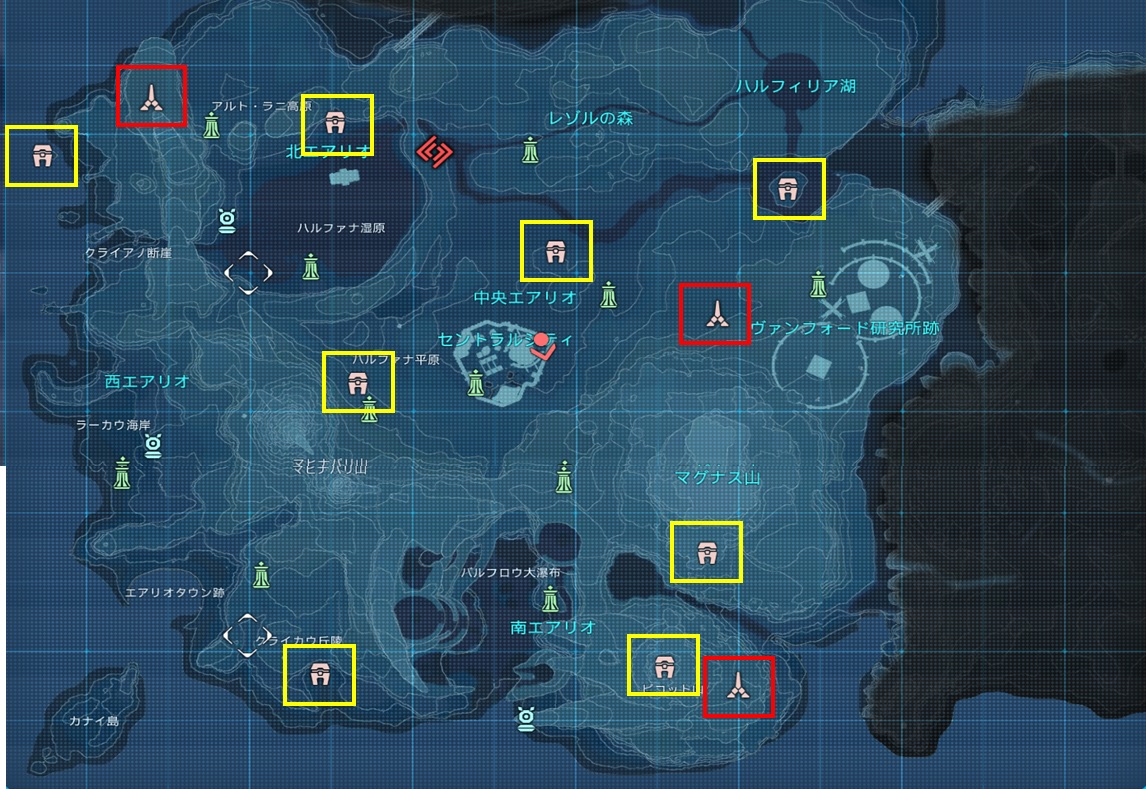Choose the cocoon marker above 中央エアリオ
This screenshot has width=1146, height=789.
pyautogui.click(x=556, y=251)
